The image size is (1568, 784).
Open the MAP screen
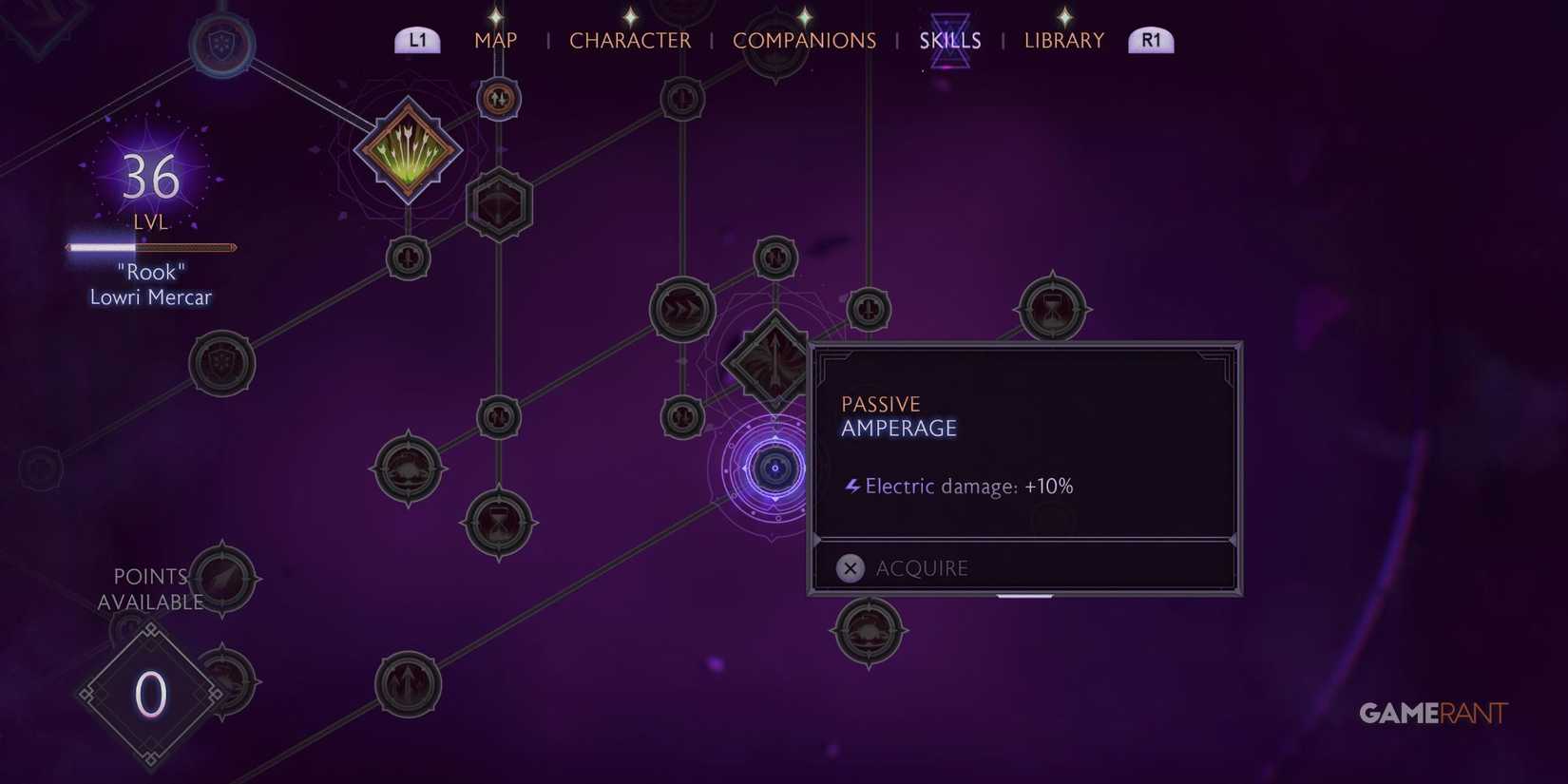click(495, 40)
